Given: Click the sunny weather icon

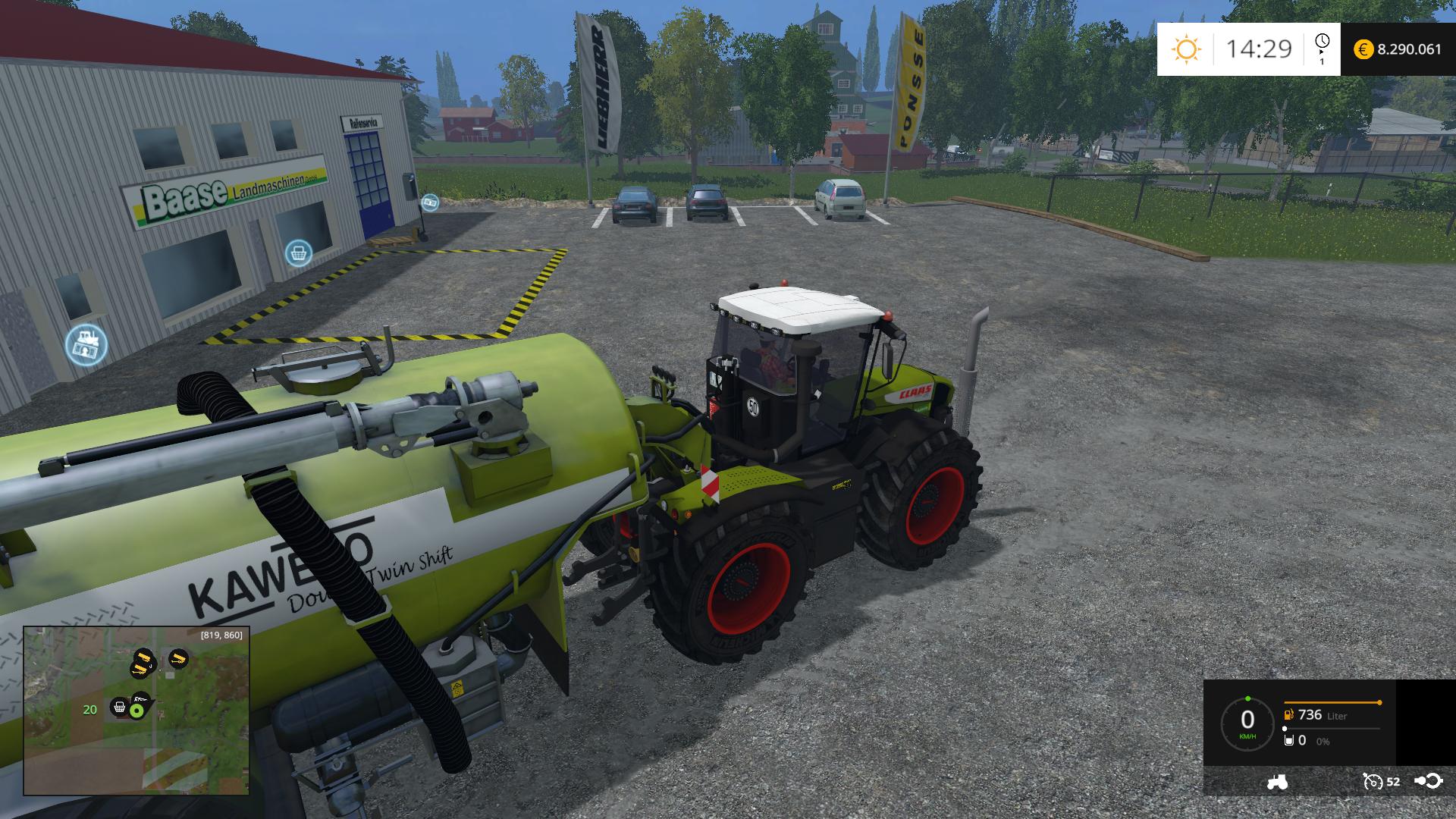Looking at the screenshot, I should (1185, 49).
